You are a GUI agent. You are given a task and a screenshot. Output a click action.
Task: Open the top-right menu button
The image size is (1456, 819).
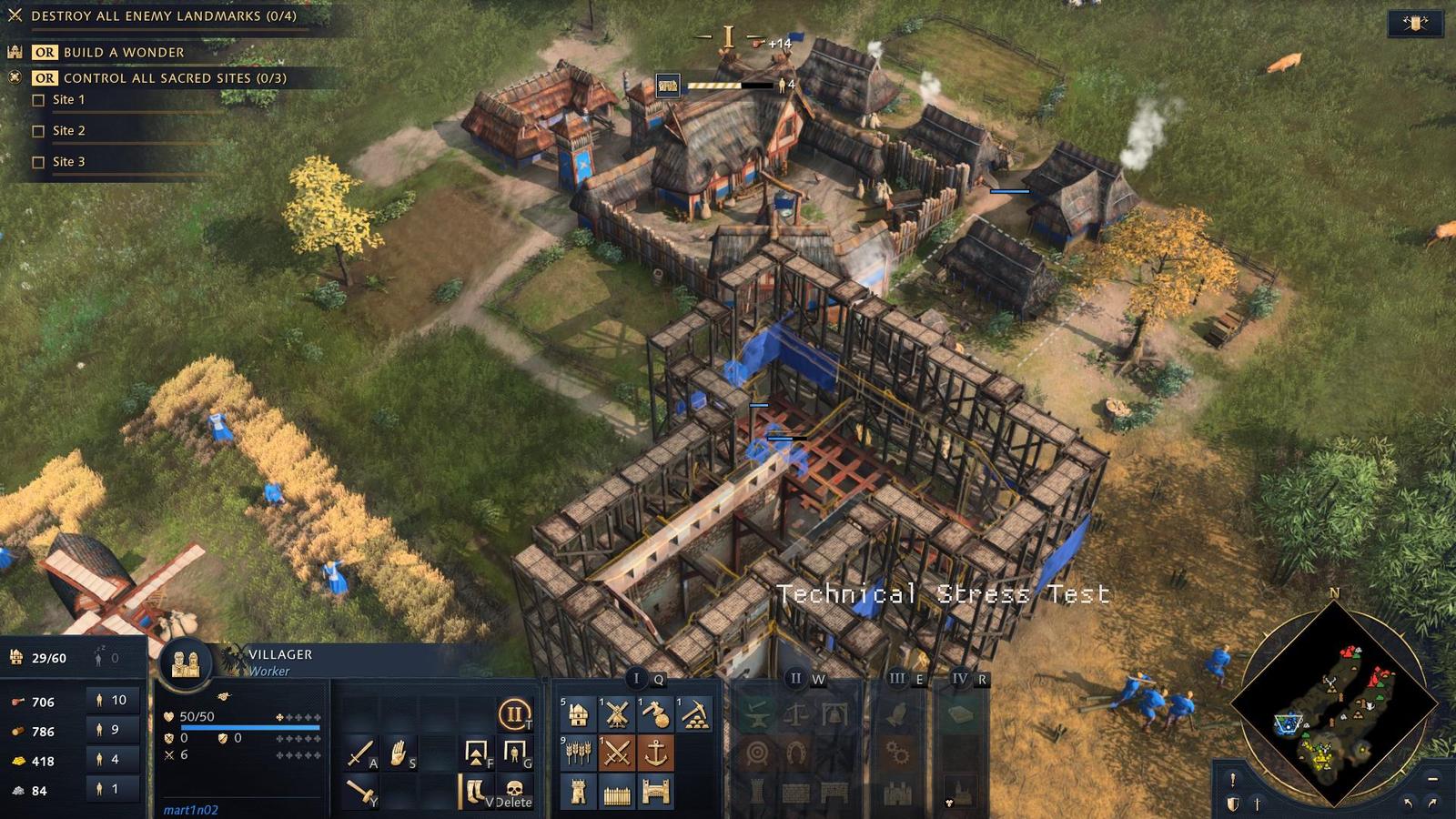point(1415,24)
